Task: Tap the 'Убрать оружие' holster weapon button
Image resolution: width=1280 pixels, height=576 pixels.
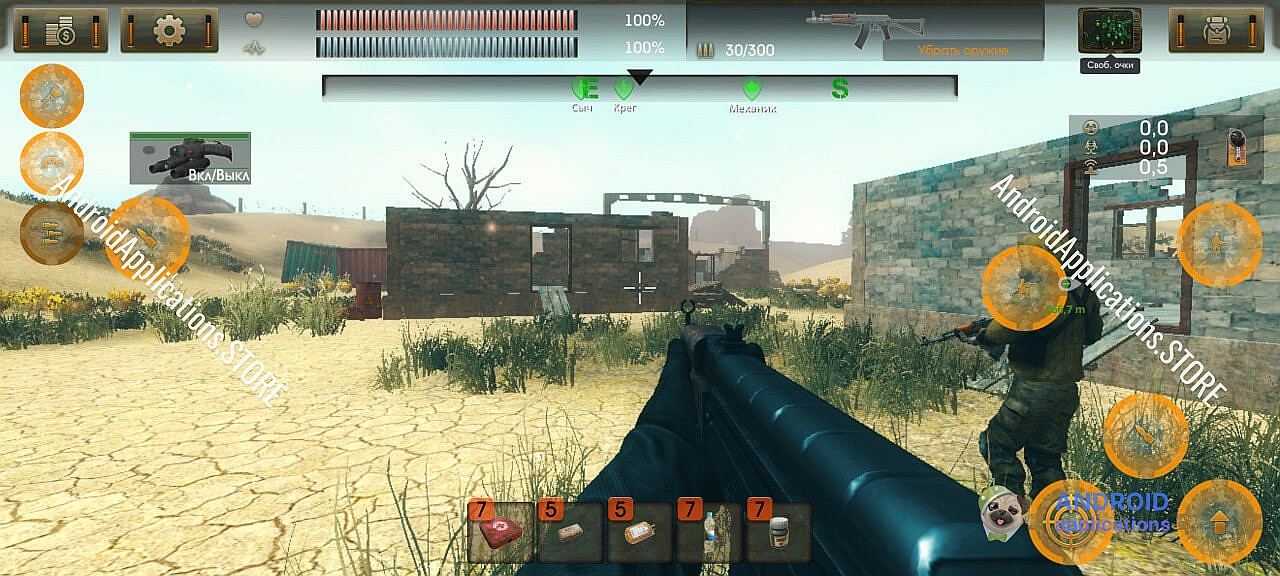Action: (963, 50)
